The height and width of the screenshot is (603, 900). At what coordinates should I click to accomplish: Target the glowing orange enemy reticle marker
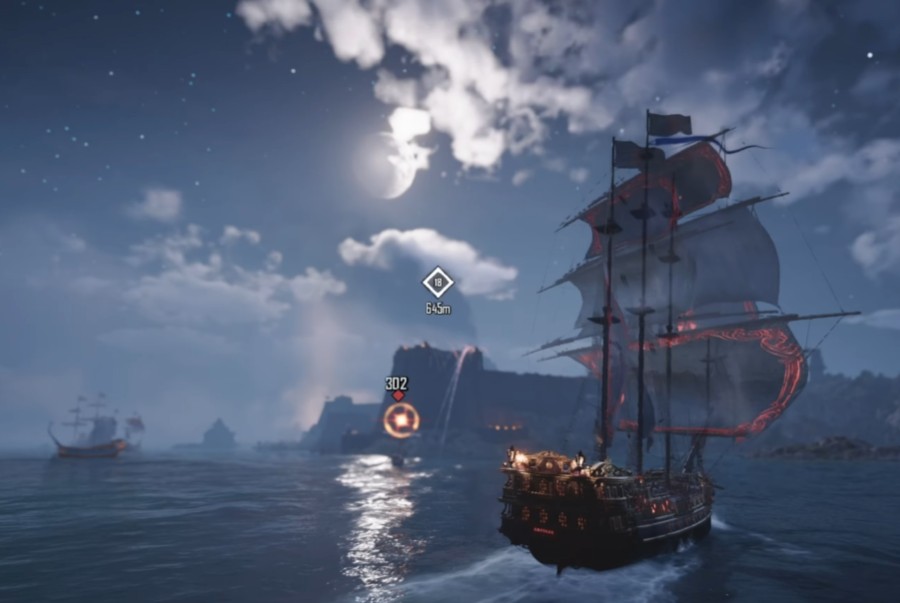pos(400,421)
